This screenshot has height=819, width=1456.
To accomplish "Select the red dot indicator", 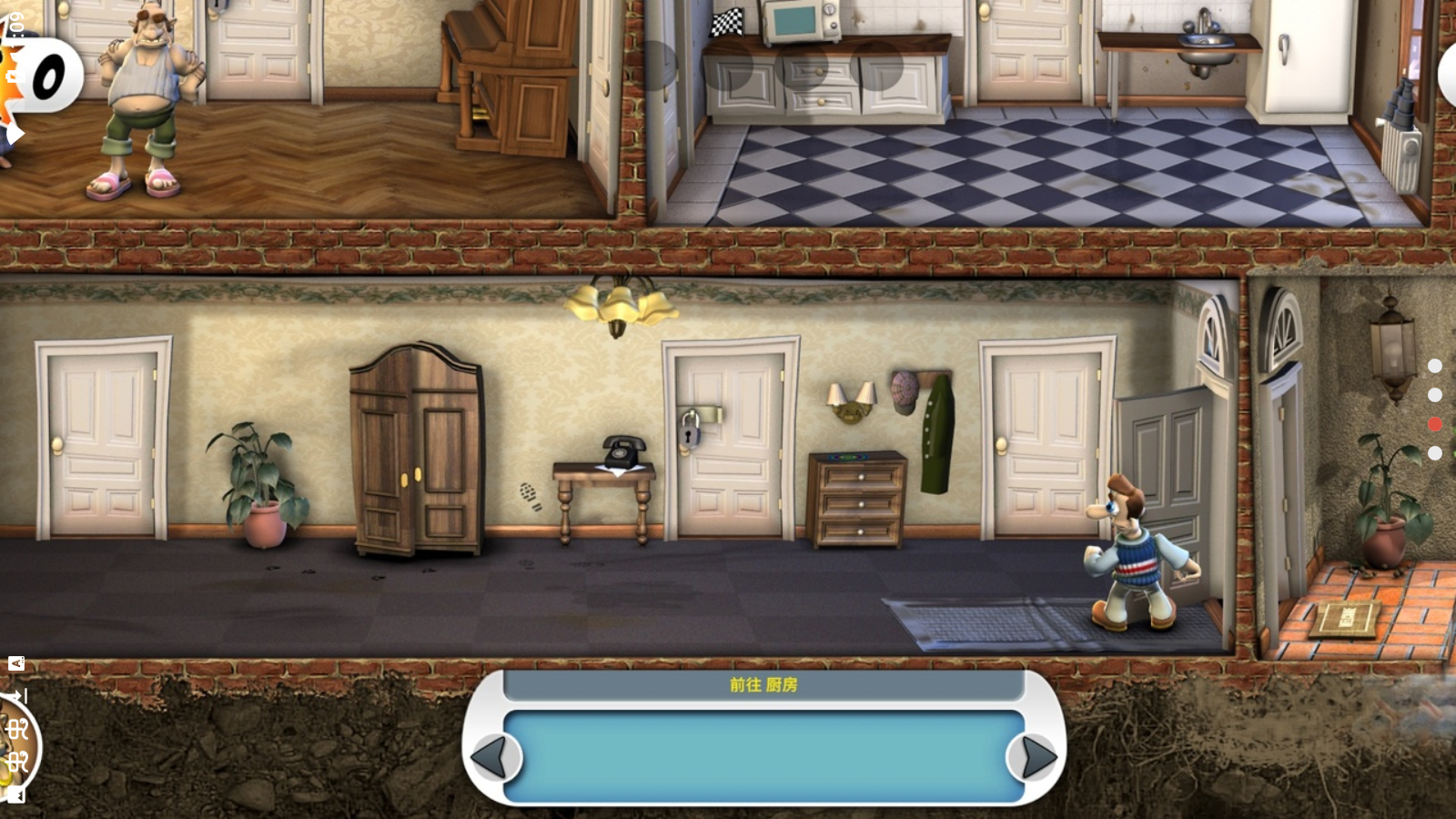I will pos(1435,424).
